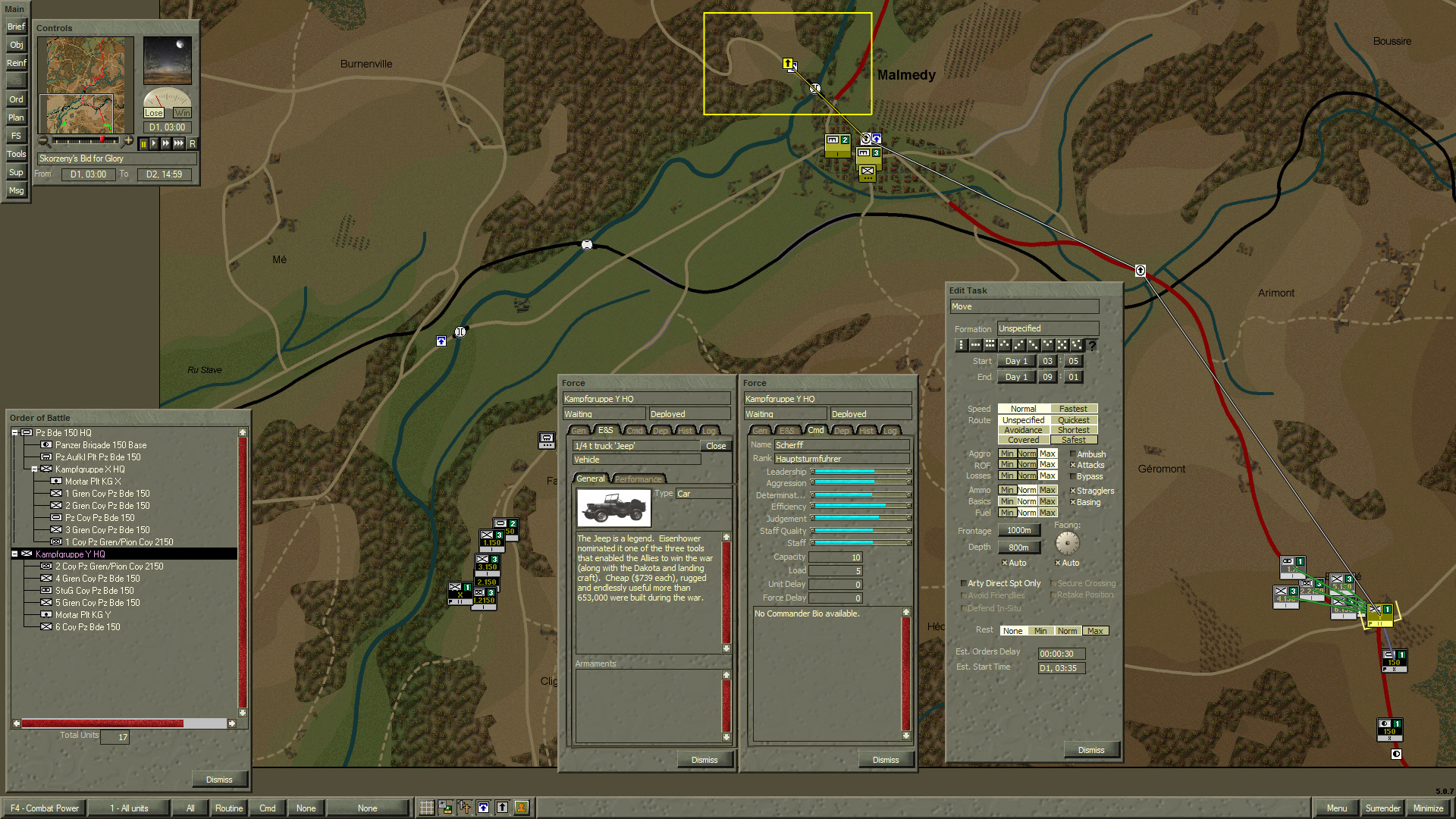
Task: Select the fastest time compression playback speed
Action: (177, 143)
